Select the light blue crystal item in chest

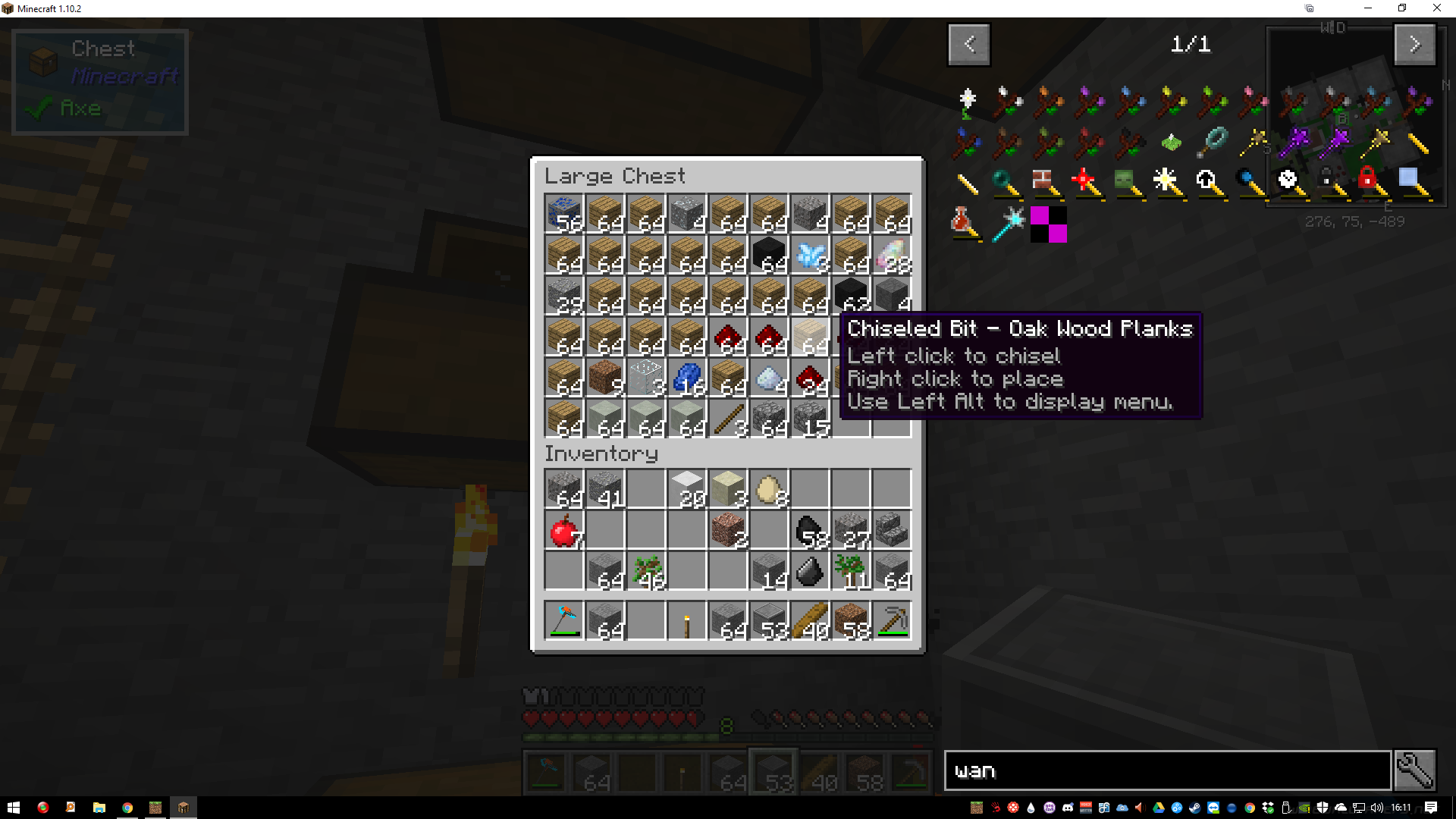click(810, 255)
